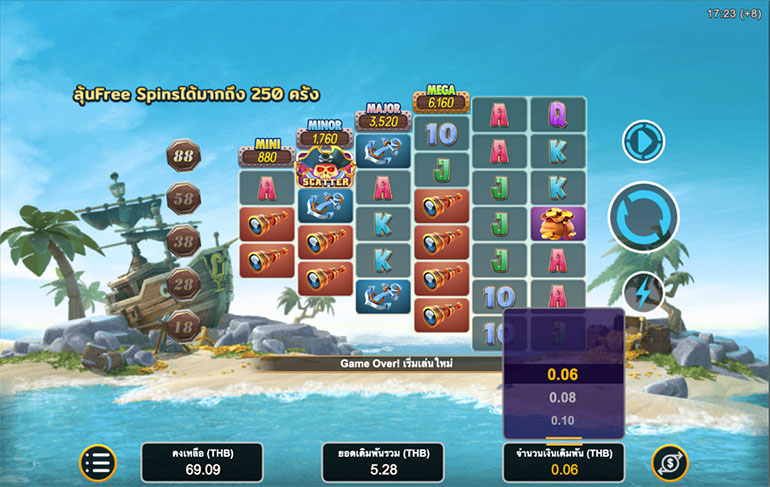Start autoplay with the play arrow button
Screen dimensions: 770x487
click(x=643, y=141)
